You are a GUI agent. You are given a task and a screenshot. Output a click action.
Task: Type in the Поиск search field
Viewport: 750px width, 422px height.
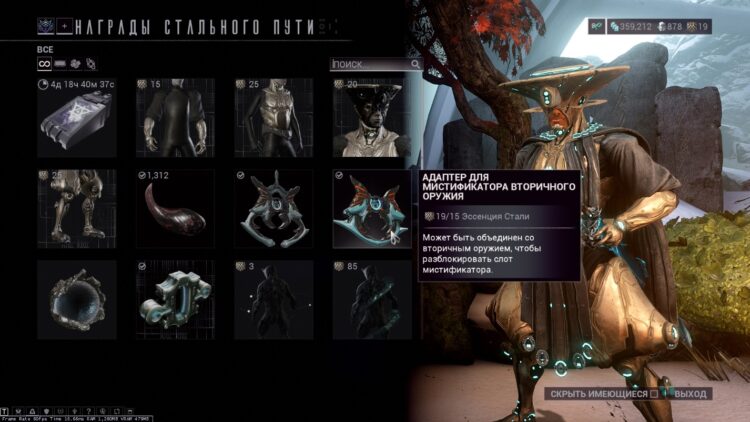click(x=370, y=64)
